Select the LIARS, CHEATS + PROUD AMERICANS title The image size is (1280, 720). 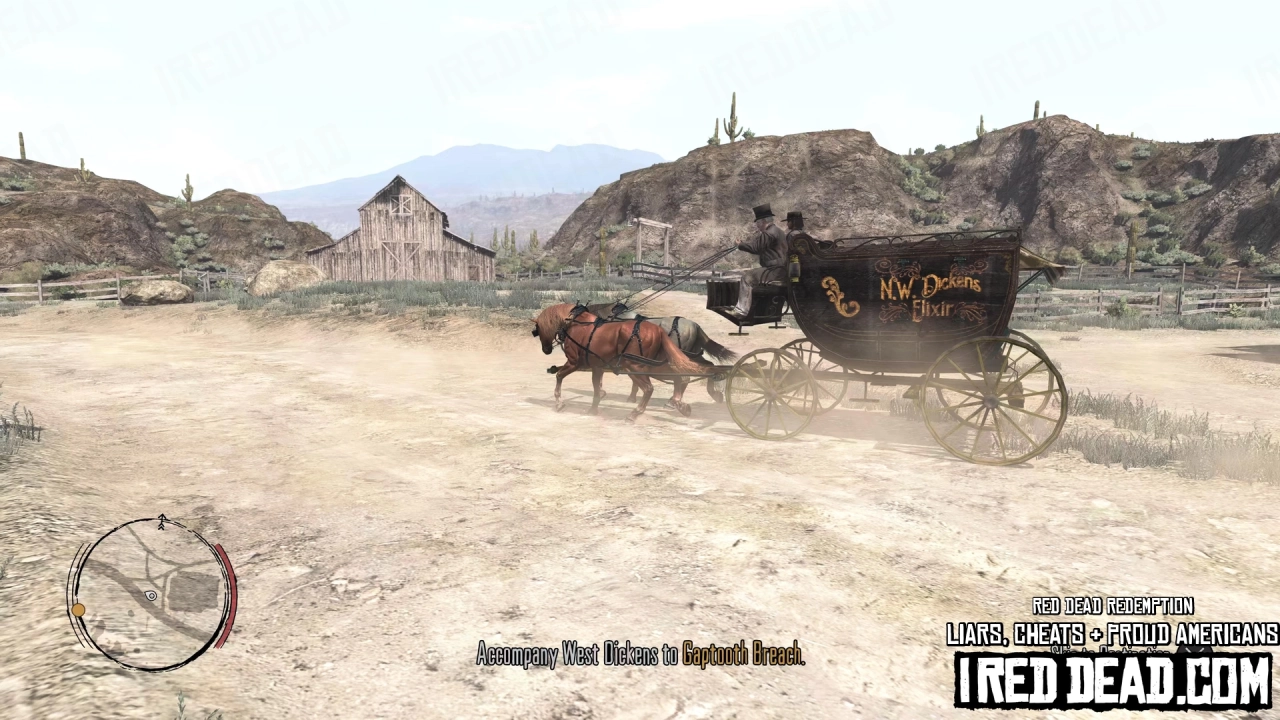tap(1110, 632)
